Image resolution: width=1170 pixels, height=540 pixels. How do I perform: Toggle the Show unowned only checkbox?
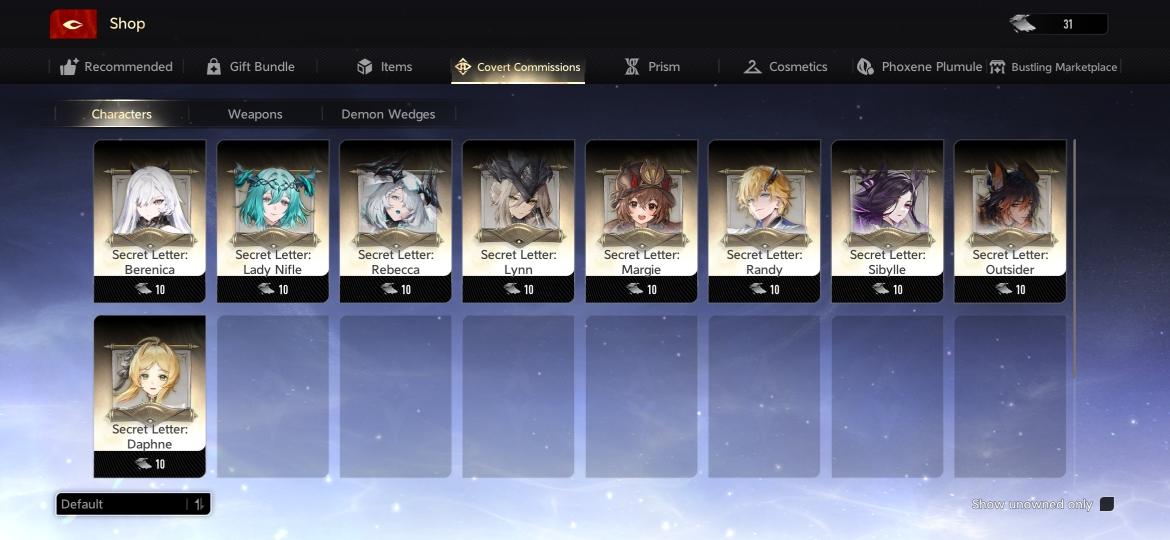click(1107, 504)
